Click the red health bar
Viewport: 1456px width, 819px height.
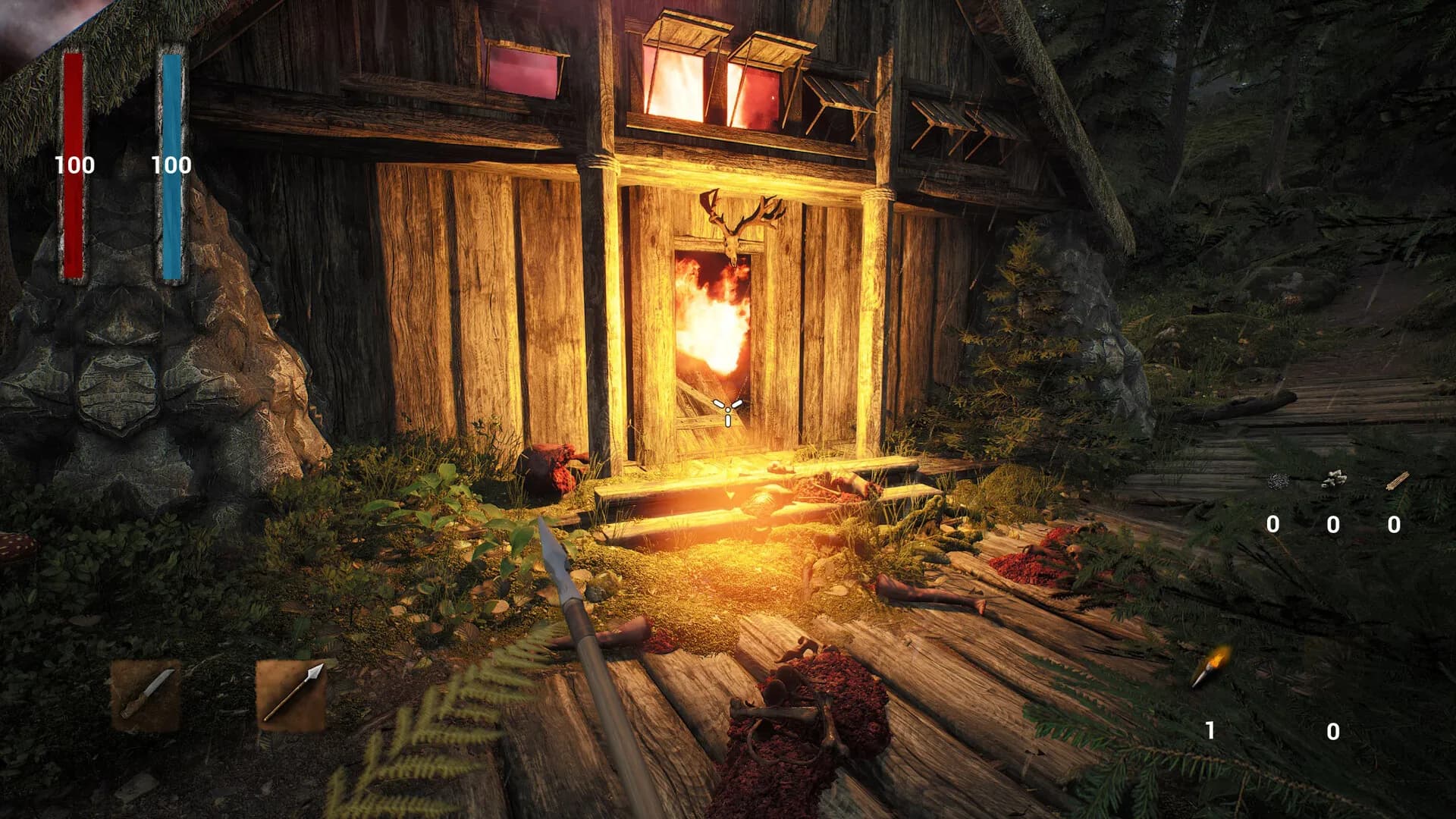click(x=74, y=167)
